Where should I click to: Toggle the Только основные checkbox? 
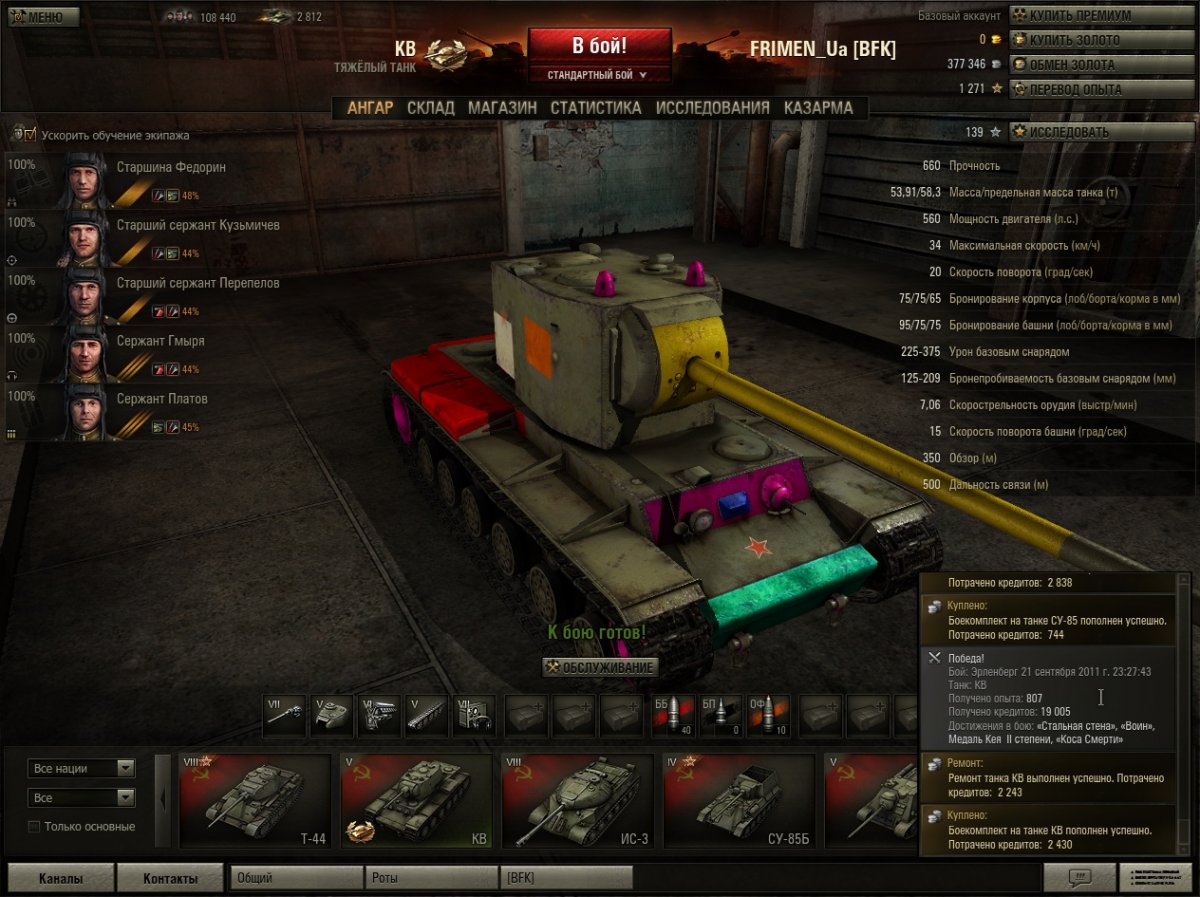point(35,827)
